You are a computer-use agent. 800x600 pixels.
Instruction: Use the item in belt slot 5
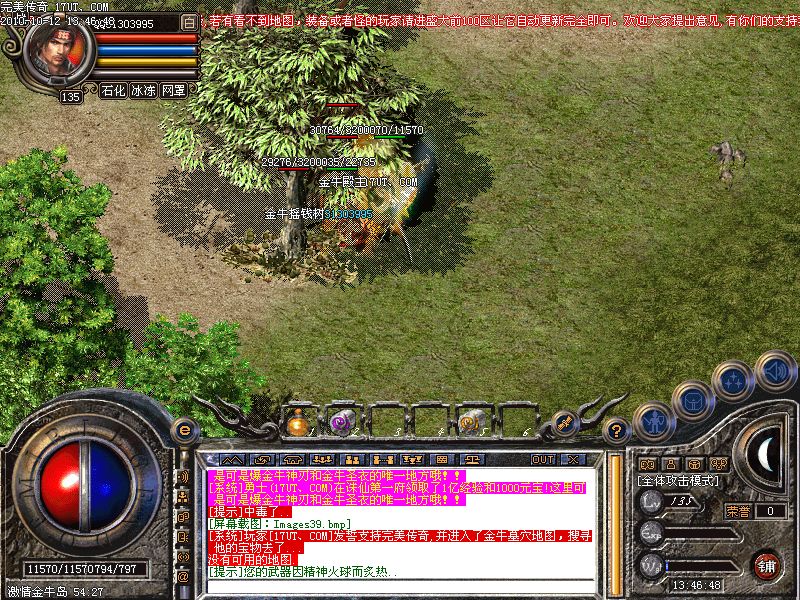click(x=472, y=422)
